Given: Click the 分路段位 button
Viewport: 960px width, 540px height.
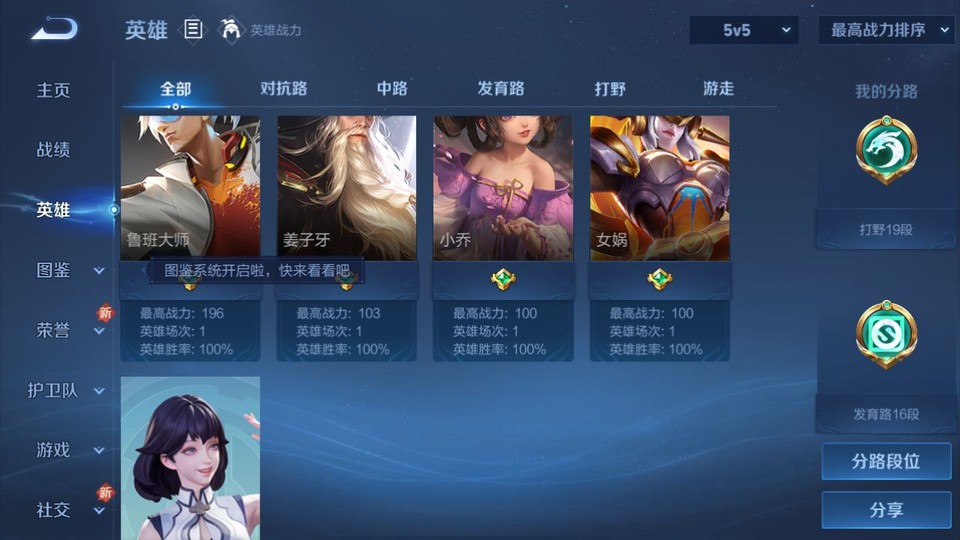Looking at the screenshot, I should pos(886,462).
